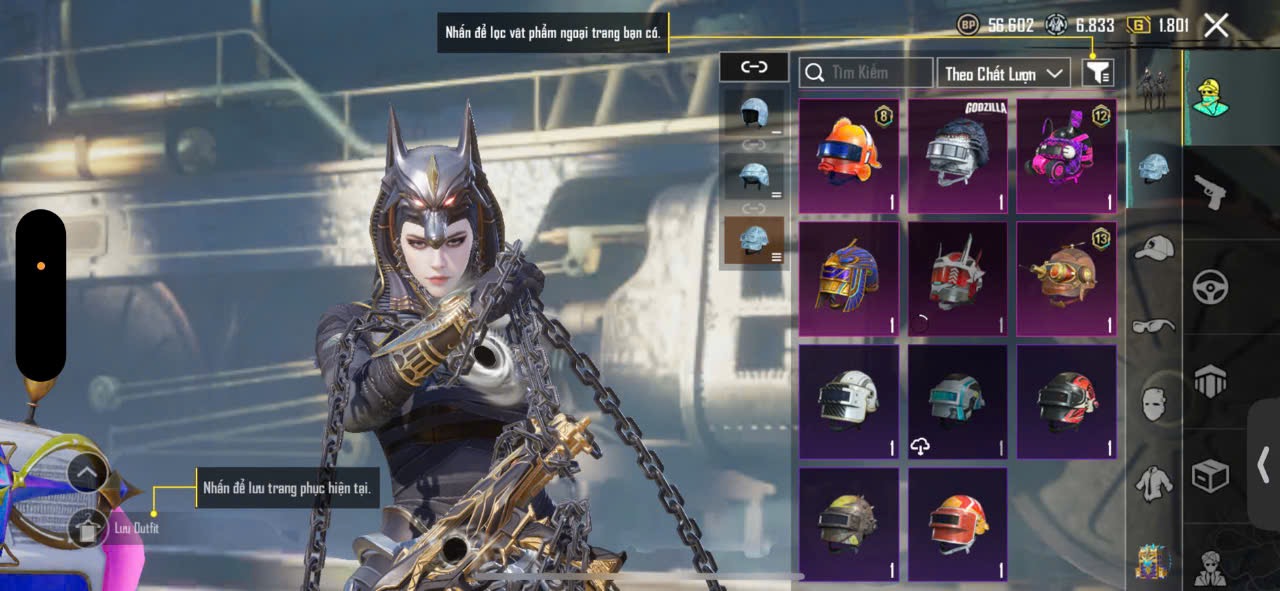Open the steering wheel vehicle category
The image size is (1280, 591).
pyautogui.click(x=1210, y=287)
